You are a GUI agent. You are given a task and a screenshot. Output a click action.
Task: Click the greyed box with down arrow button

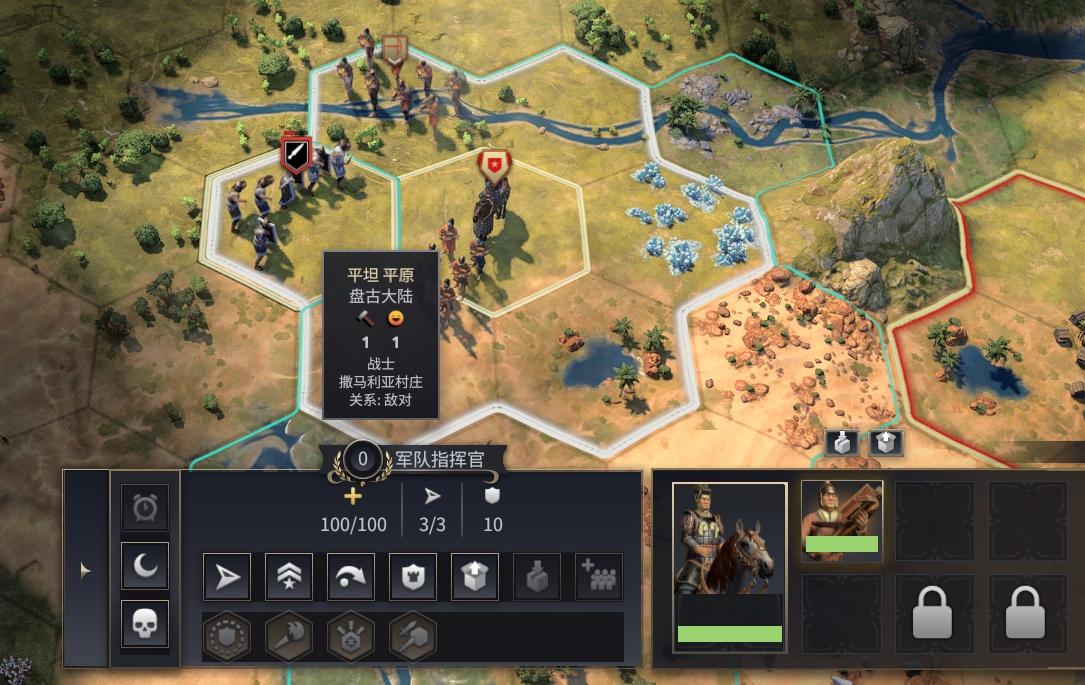tap(537, 576)
